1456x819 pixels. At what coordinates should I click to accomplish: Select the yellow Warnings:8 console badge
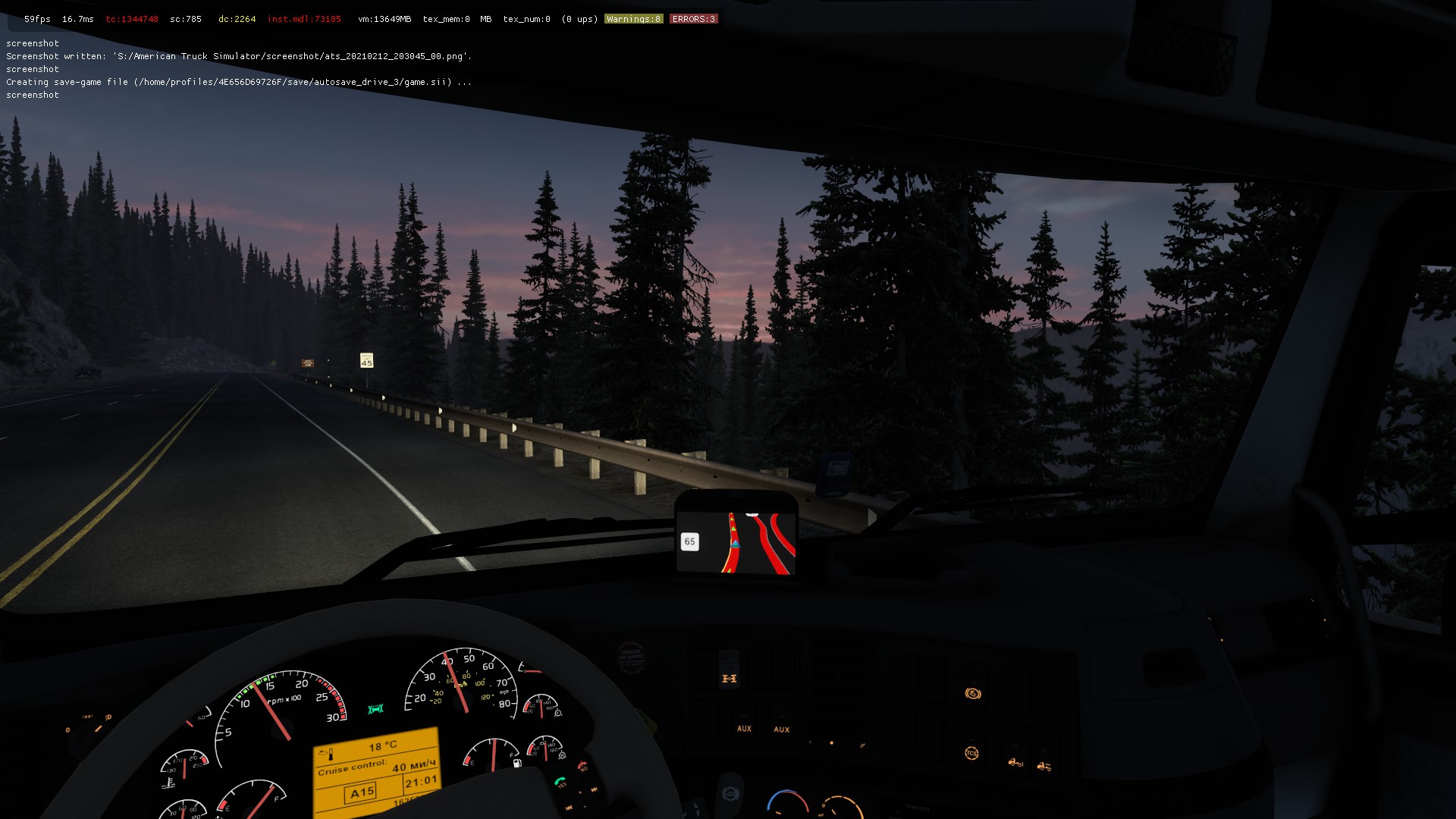click(633, 19)
